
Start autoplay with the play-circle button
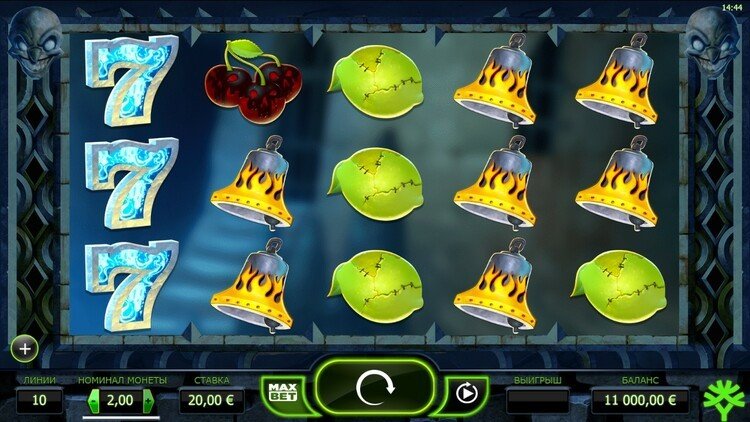[465, 392]
